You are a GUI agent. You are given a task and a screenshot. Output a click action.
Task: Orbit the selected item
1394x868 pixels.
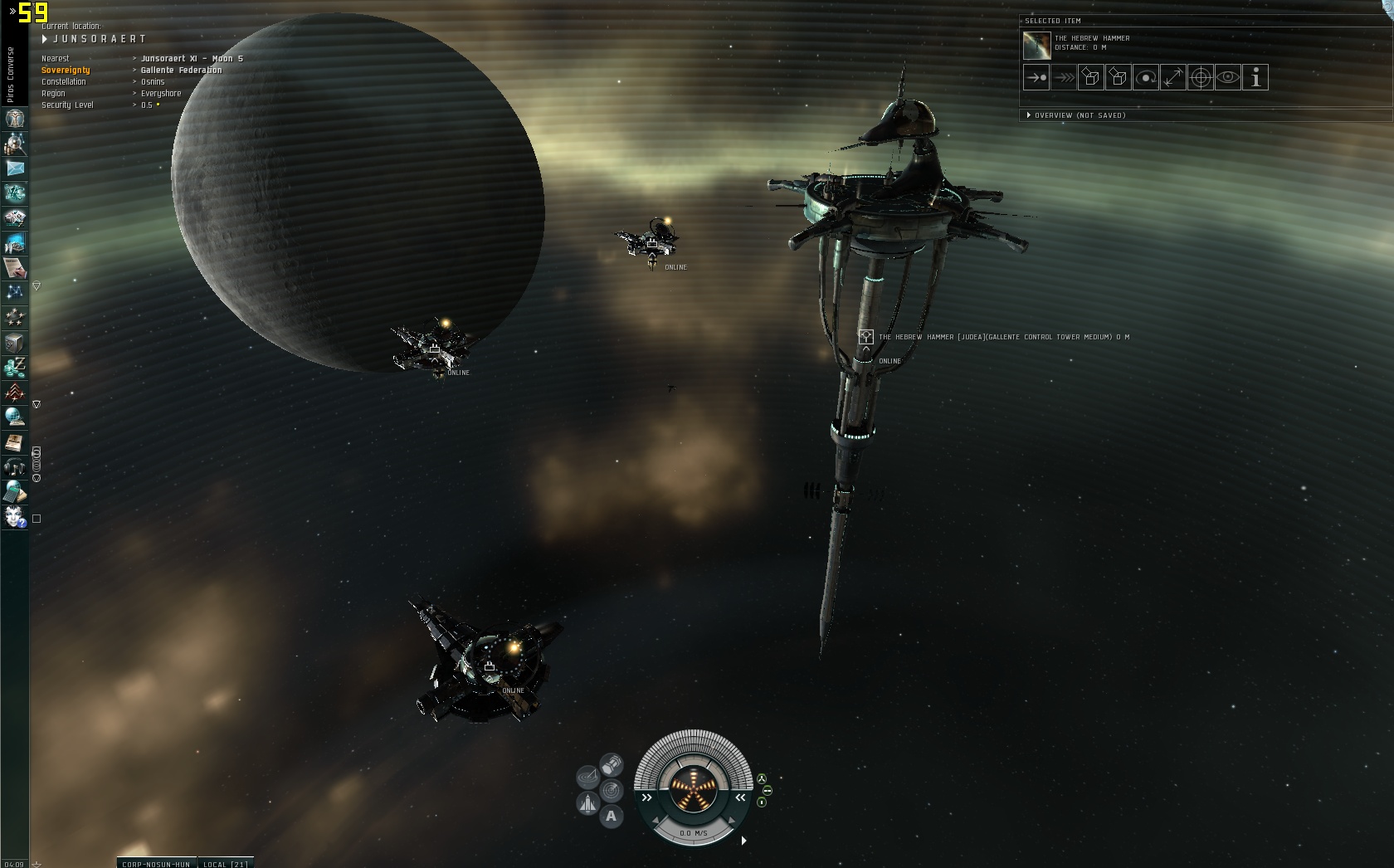(x=1146, y=78)
